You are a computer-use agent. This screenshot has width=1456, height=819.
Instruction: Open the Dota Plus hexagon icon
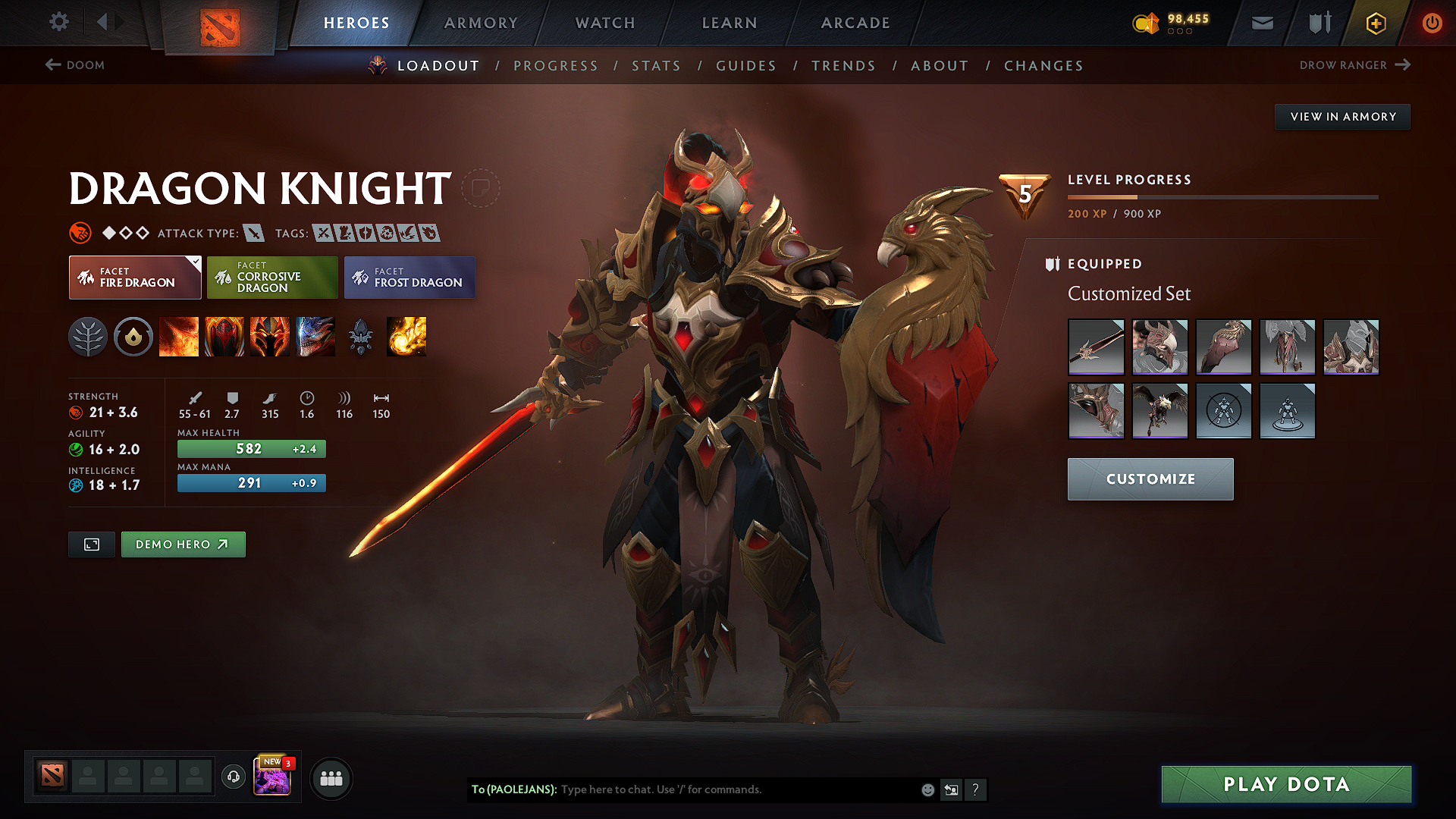click(x=1375, y=23)
